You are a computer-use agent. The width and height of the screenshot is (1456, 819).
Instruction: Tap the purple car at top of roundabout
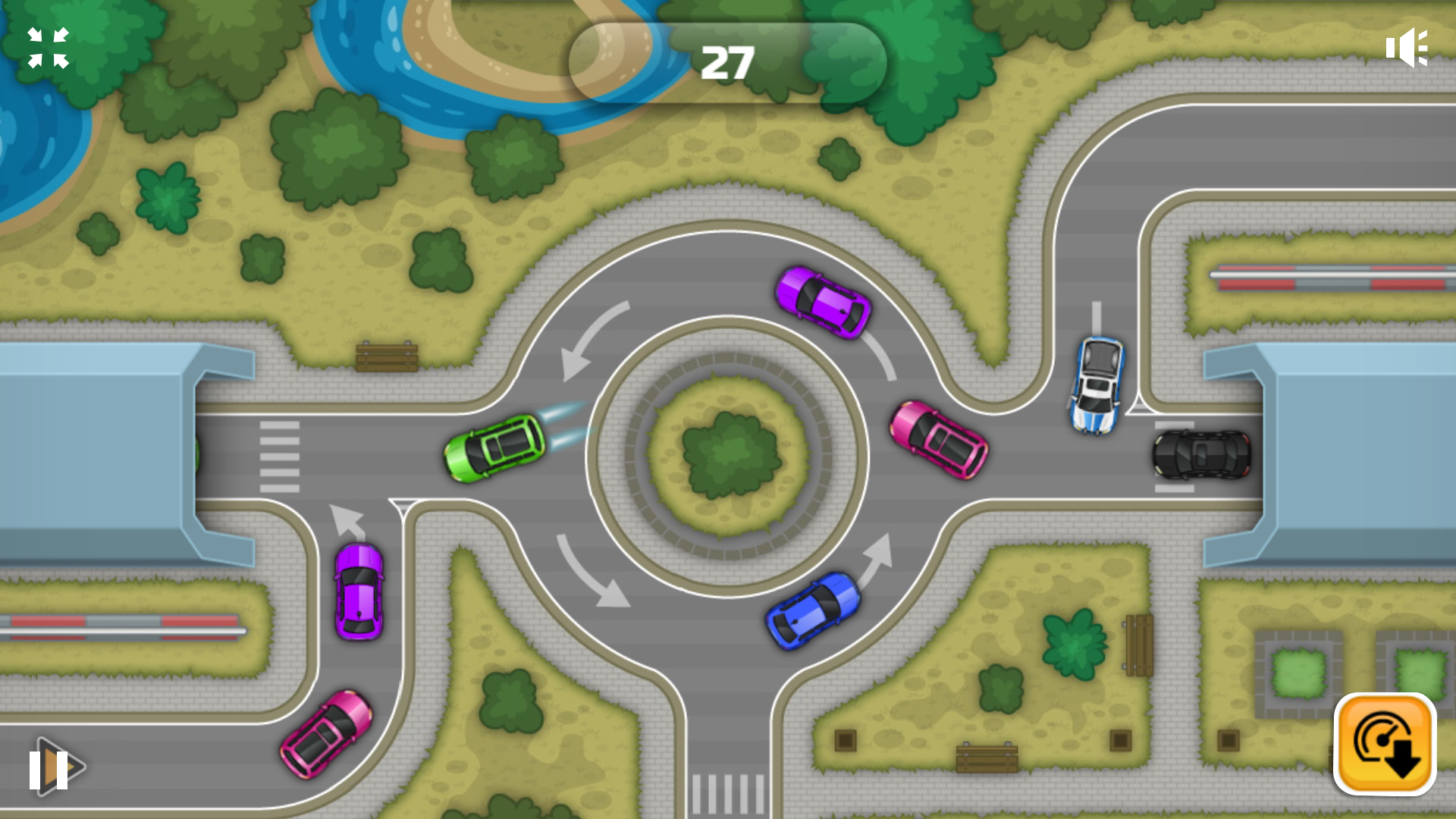tap(821, 303)
